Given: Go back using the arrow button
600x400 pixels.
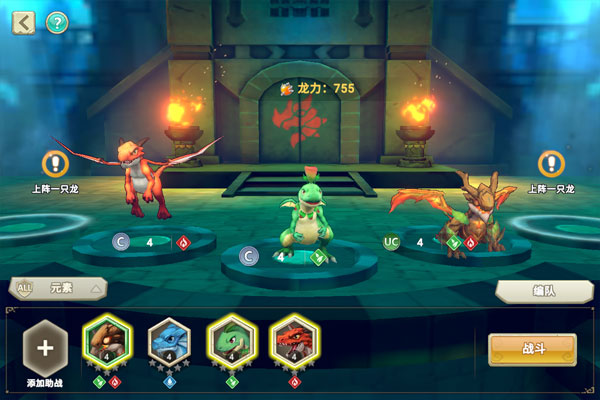Looking at the screenshot, I should [23, 23].
